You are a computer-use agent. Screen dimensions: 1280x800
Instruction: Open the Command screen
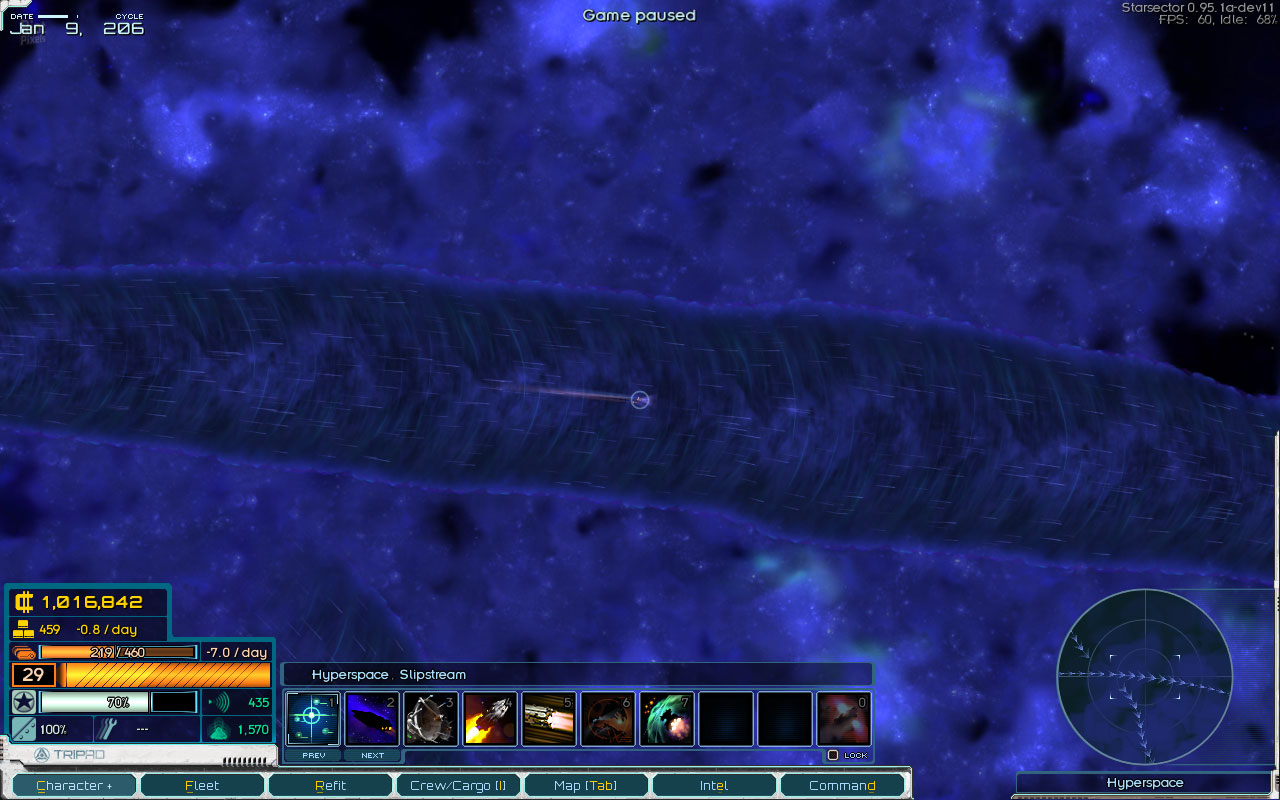842,786
